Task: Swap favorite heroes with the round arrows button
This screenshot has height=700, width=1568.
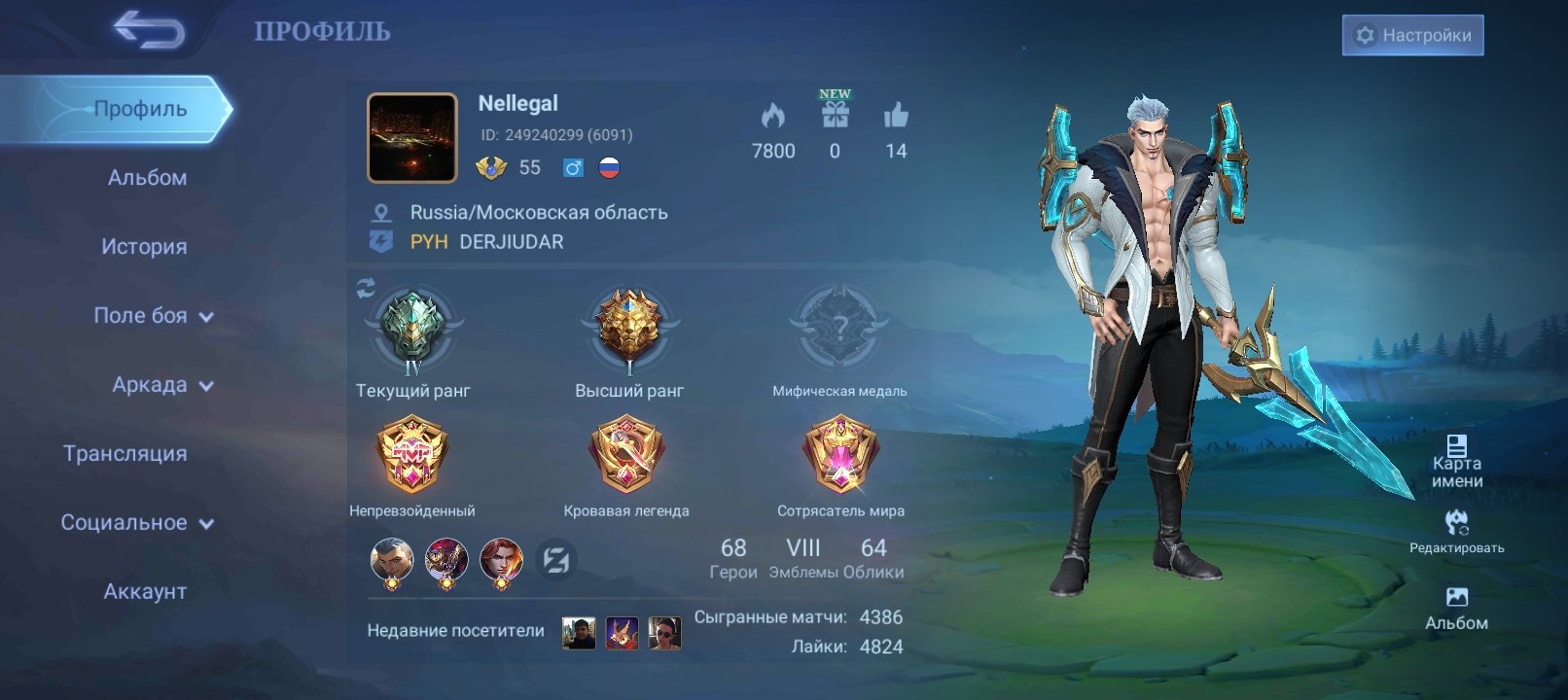Action: pos(556,560)
